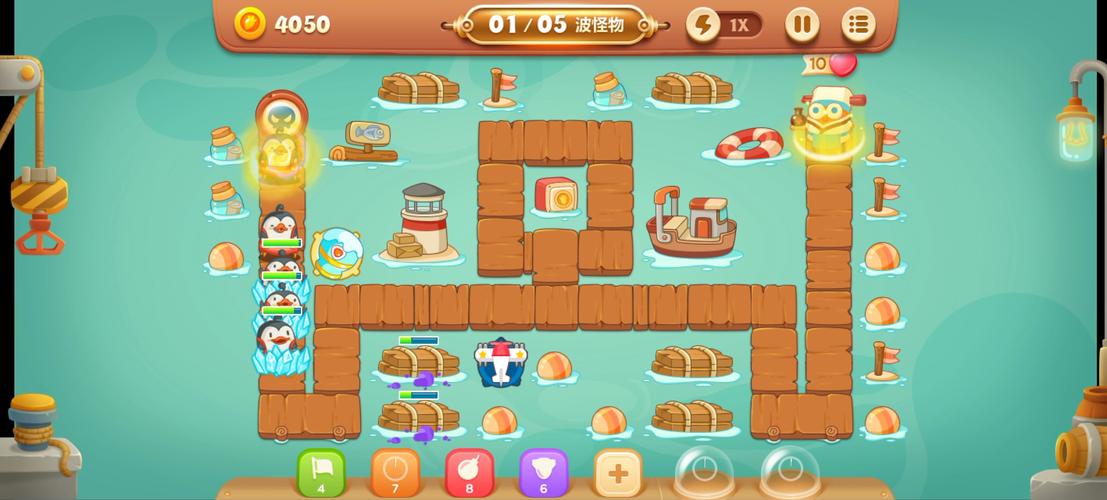Pause the game
This screenshot has height=500, width=1107.
coord(801,24)
